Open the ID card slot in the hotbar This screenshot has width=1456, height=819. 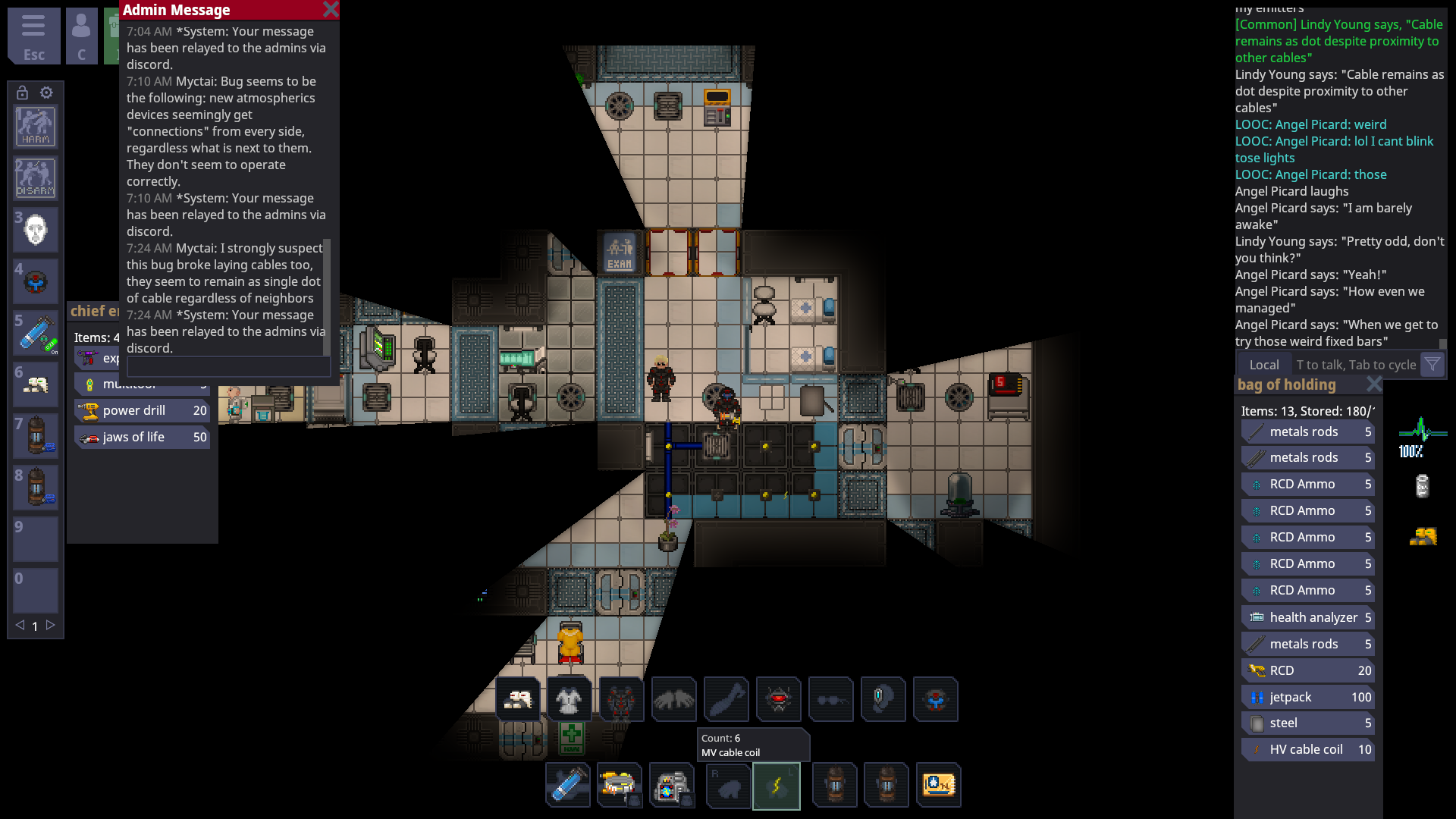[939, 785]
